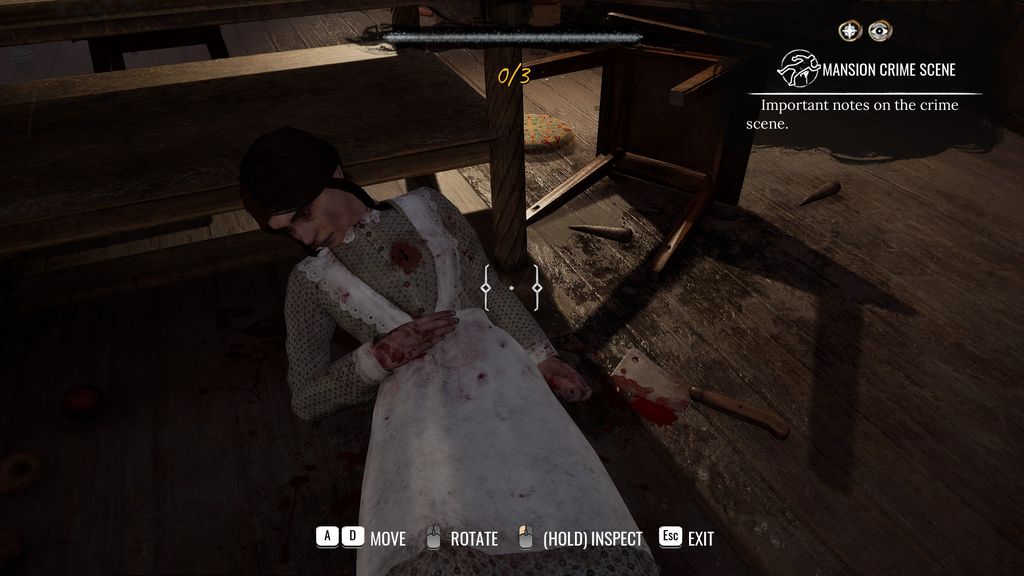The height and width of the screenshot is (576, 1024).
Task: Click the compass star icon
Action: pos(850,31)
